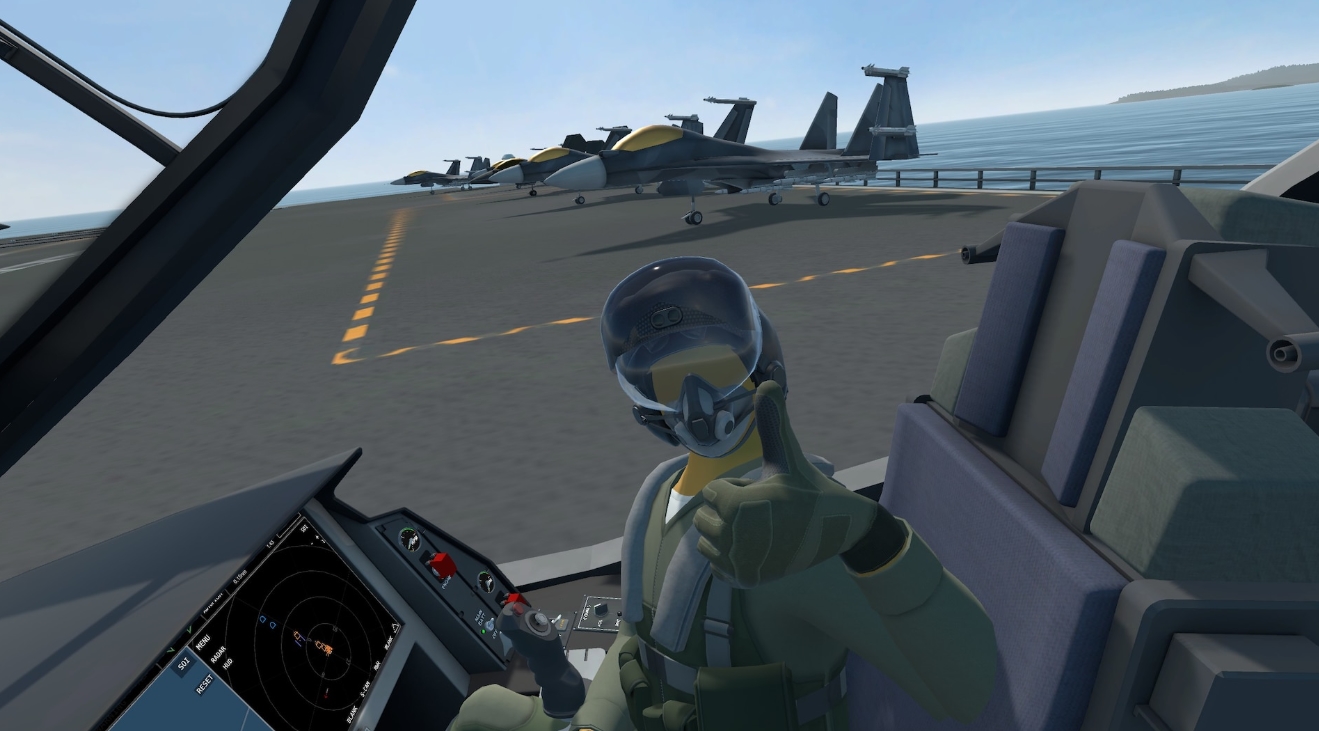The width and height of the screenshot is (1319, 731).
Task: Click the COMM knob on the side console
Action: click(x=602, y=609)
